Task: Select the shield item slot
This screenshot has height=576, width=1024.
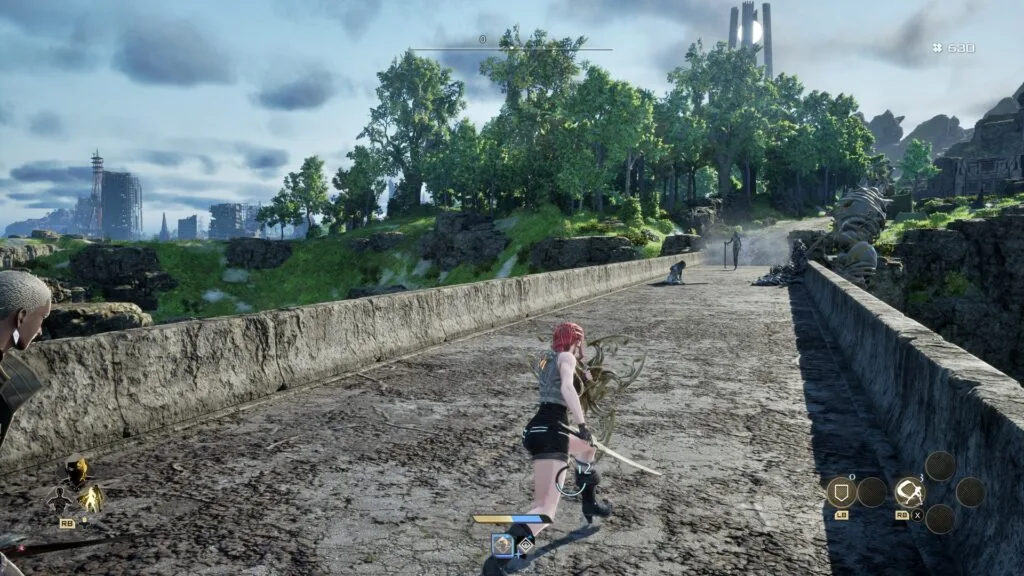Action: coord(840,491)
